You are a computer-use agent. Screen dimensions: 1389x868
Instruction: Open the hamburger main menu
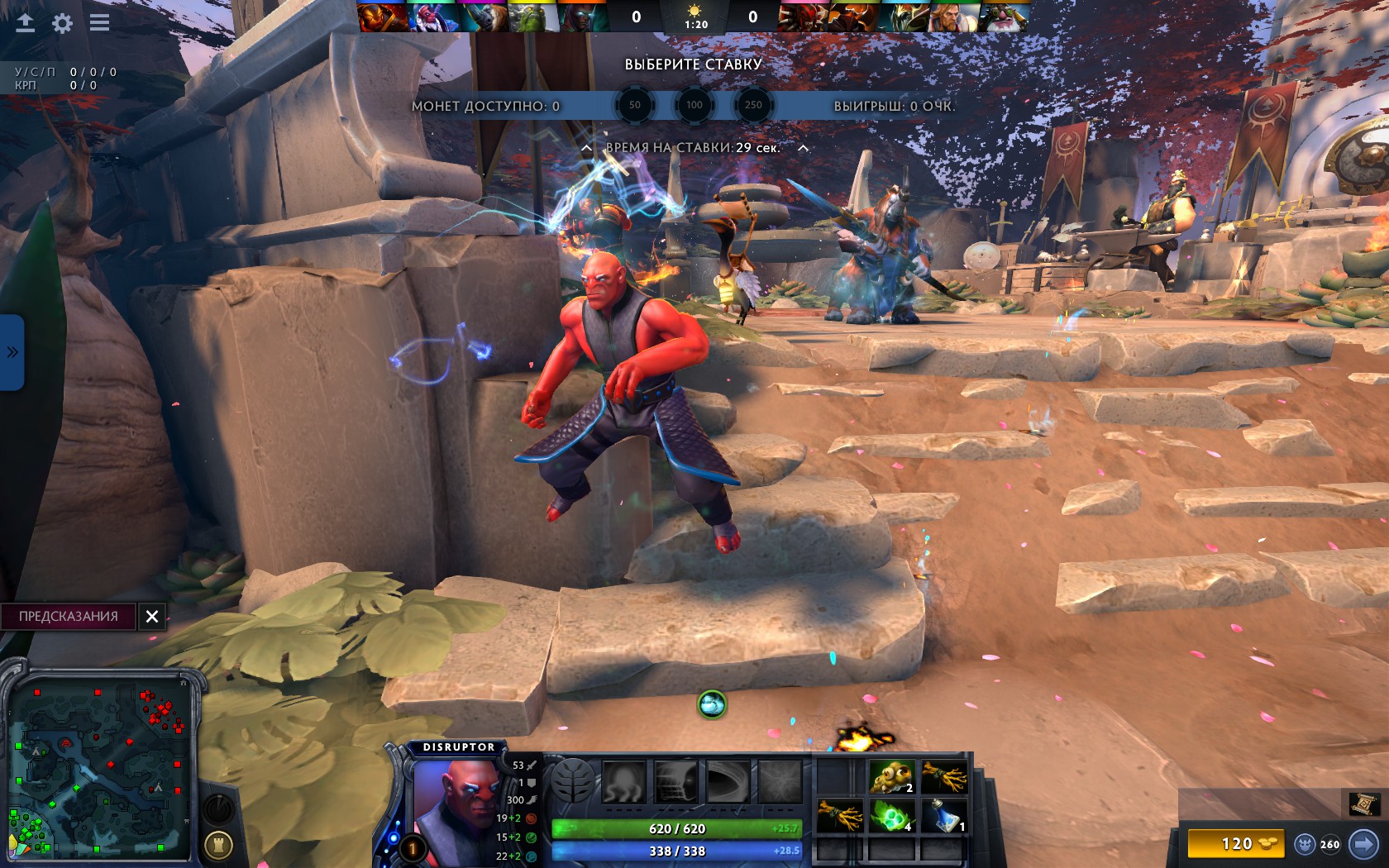pyautogui.click(x=100, y=23)
